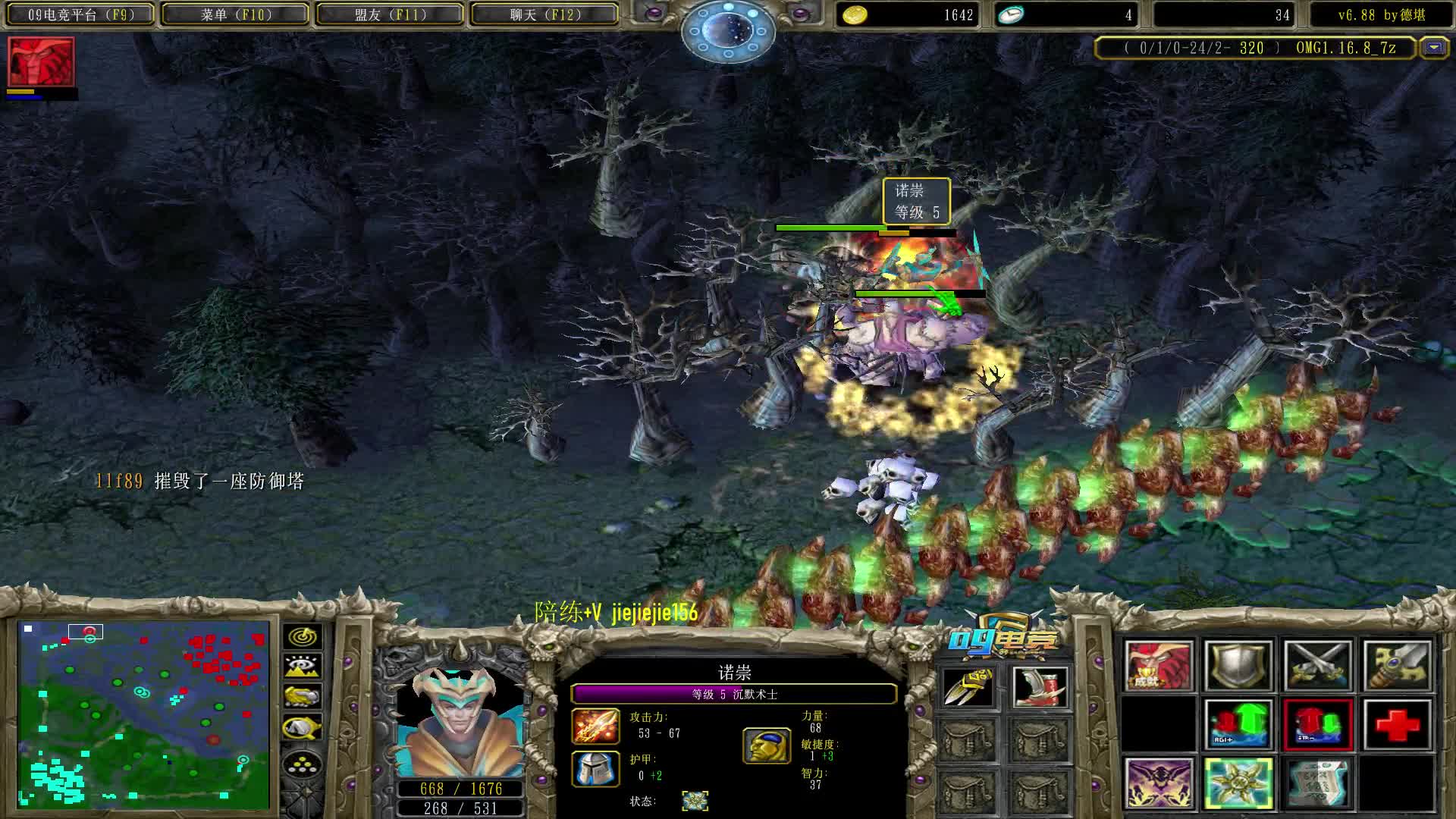The height and width of the screenshot is (819, 1456).
Task: Activate the crossed swords attack command
Action: (1317, 666)
